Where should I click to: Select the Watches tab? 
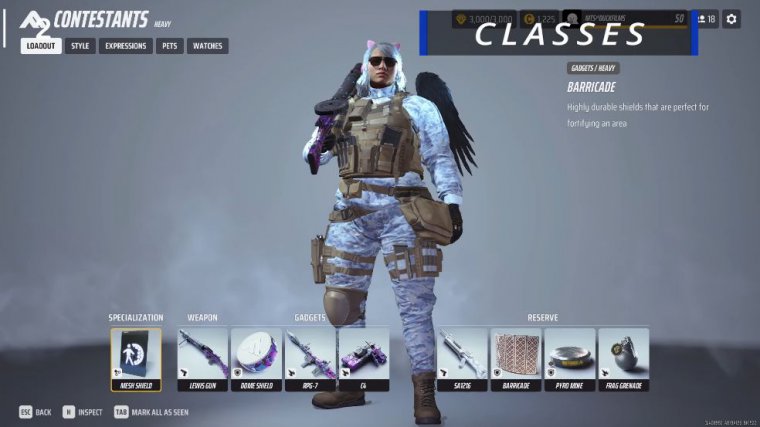pos(207,46)
